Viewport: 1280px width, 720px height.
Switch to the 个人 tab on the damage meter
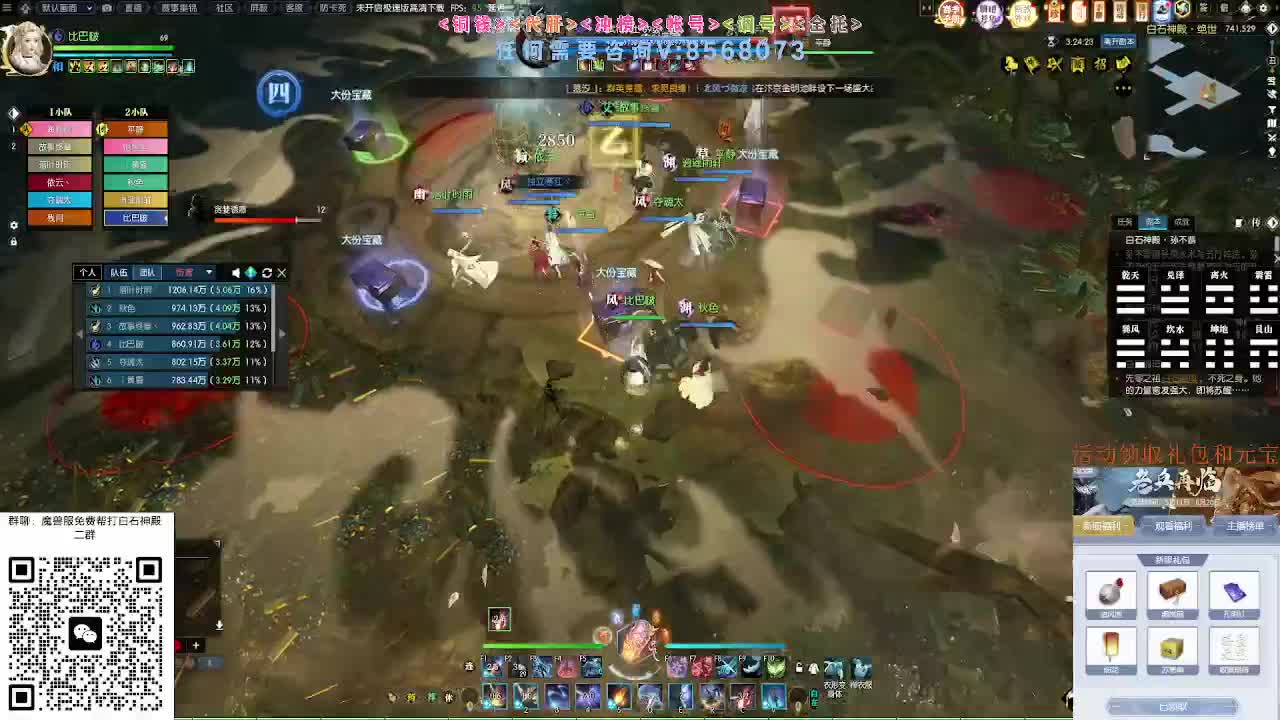pyautogui.click(x=90, y=272)
